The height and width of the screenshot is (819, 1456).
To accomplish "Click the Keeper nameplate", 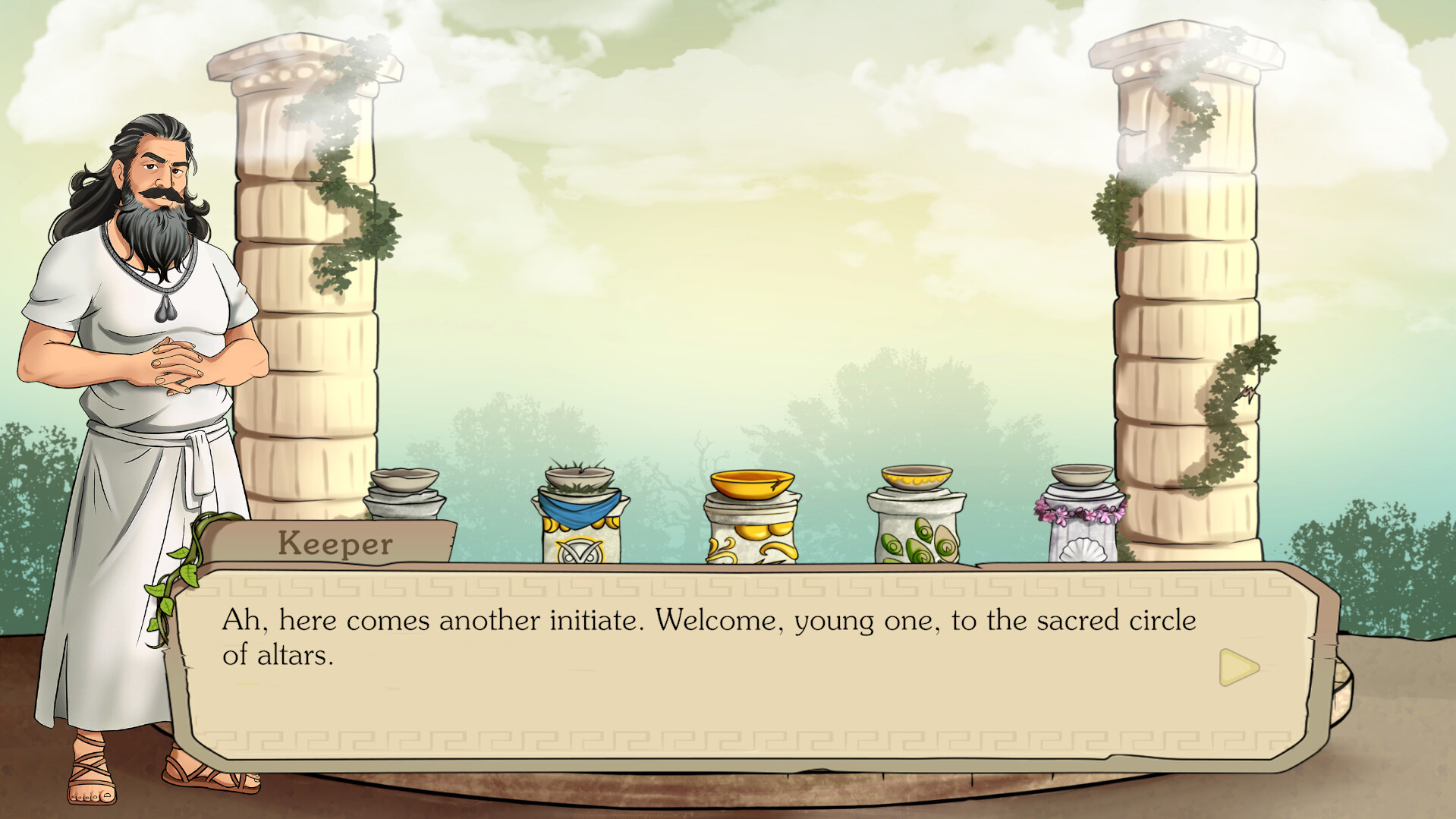I will click(x=335, y=543).
